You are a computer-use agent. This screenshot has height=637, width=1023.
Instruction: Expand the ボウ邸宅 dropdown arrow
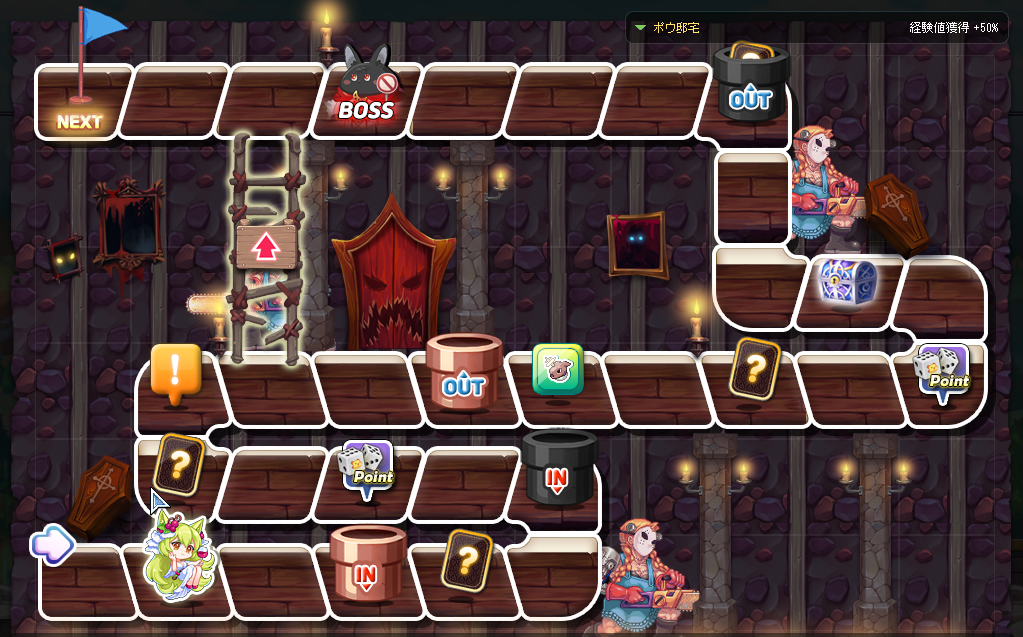tap(640, 28)
